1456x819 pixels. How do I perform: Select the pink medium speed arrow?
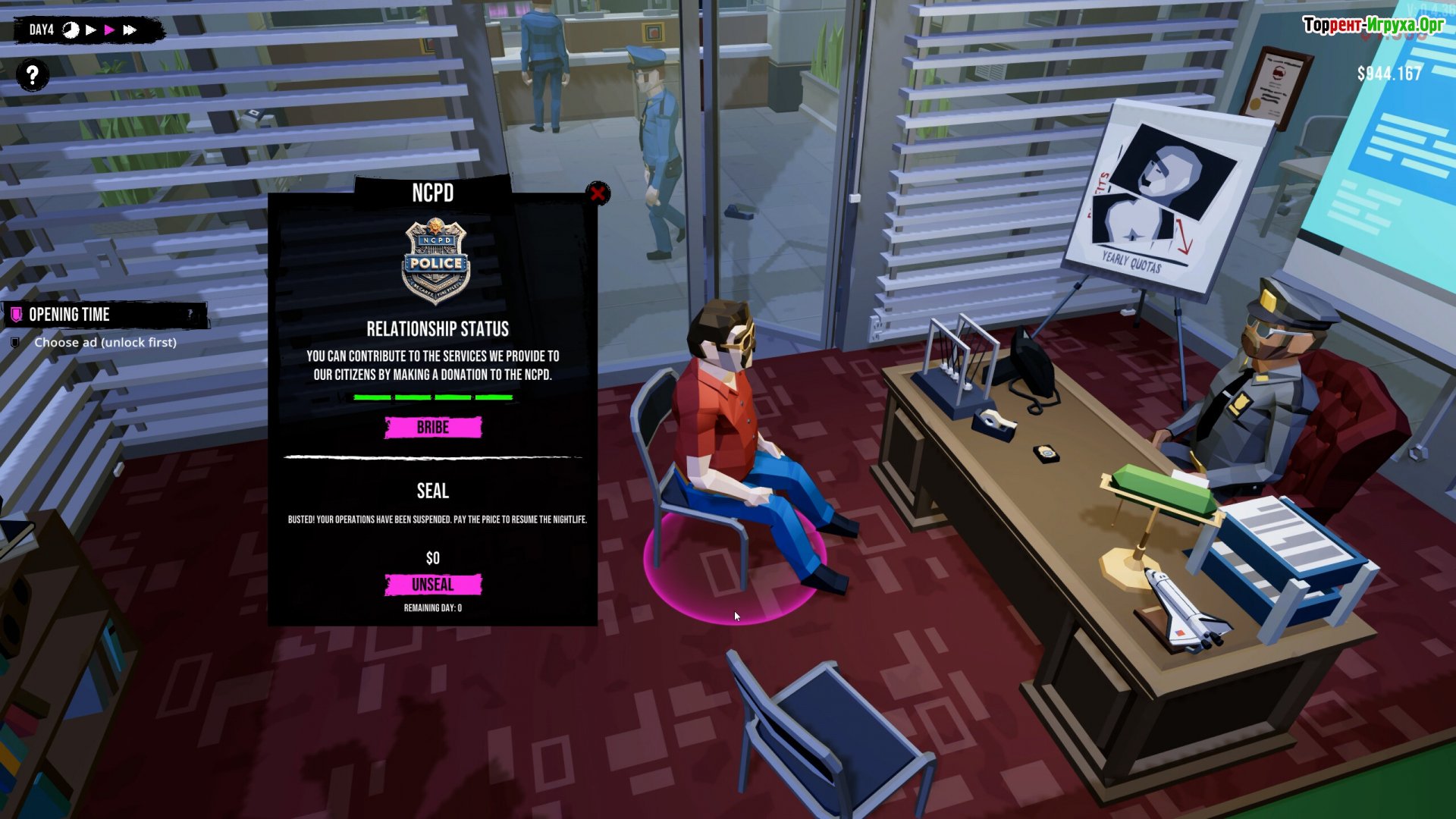click(110, 30)
